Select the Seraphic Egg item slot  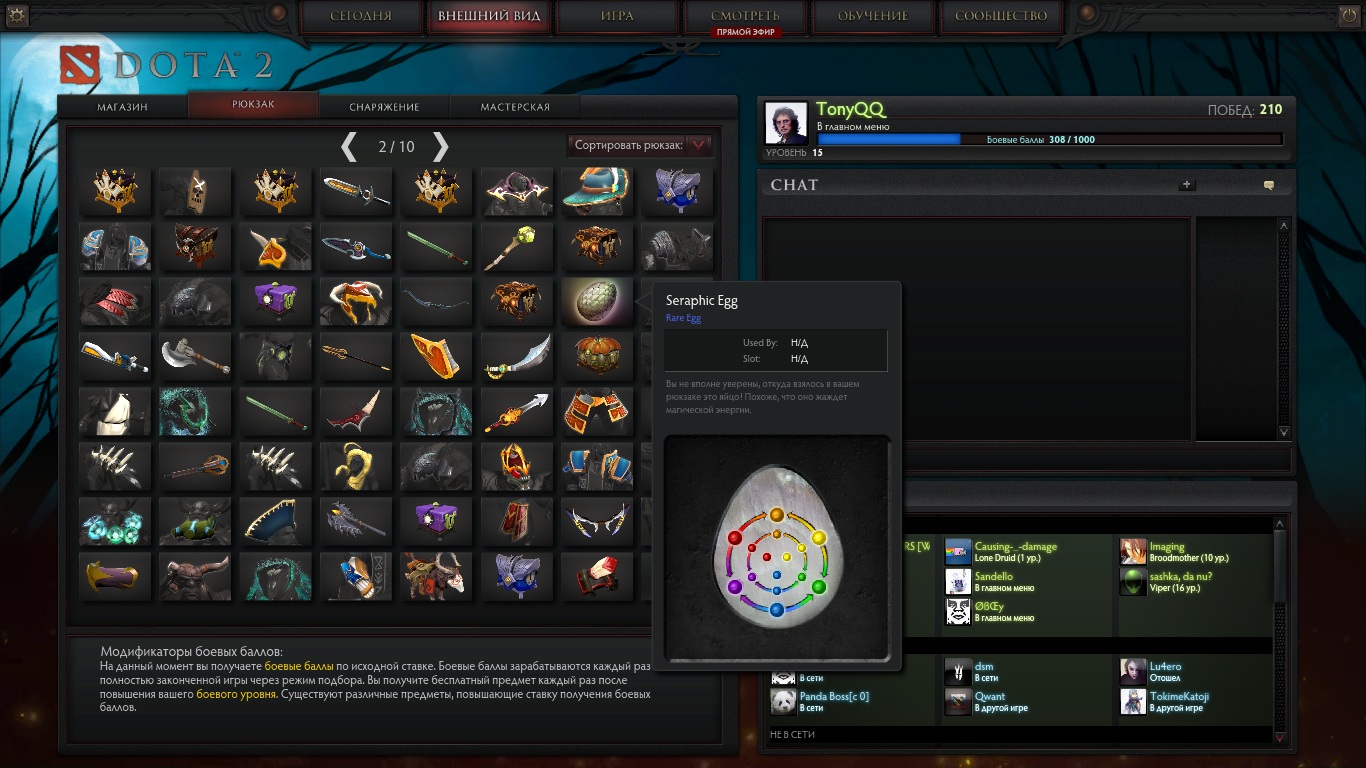click(597, 302)
